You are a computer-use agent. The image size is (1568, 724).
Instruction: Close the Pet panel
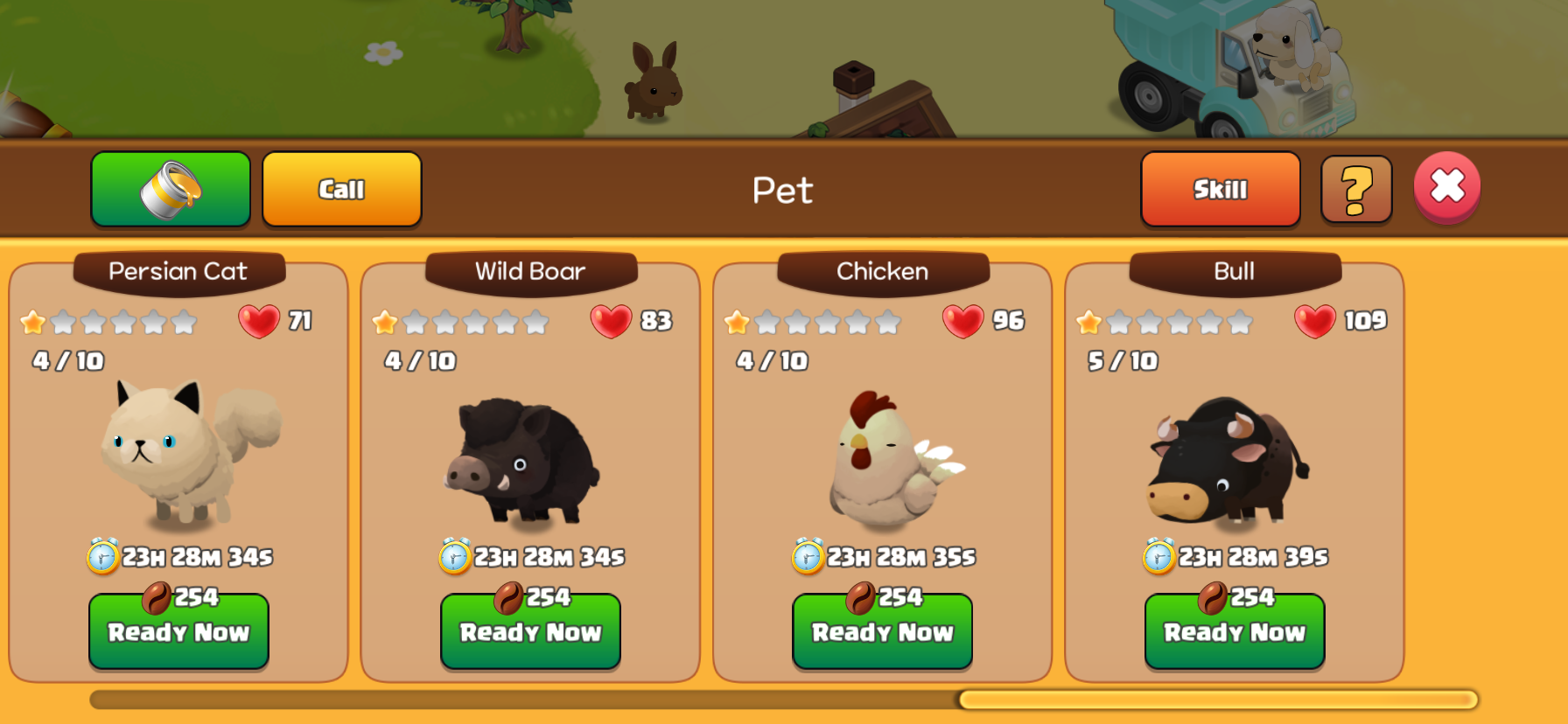pyautogui.click(x=1446, y=186)
